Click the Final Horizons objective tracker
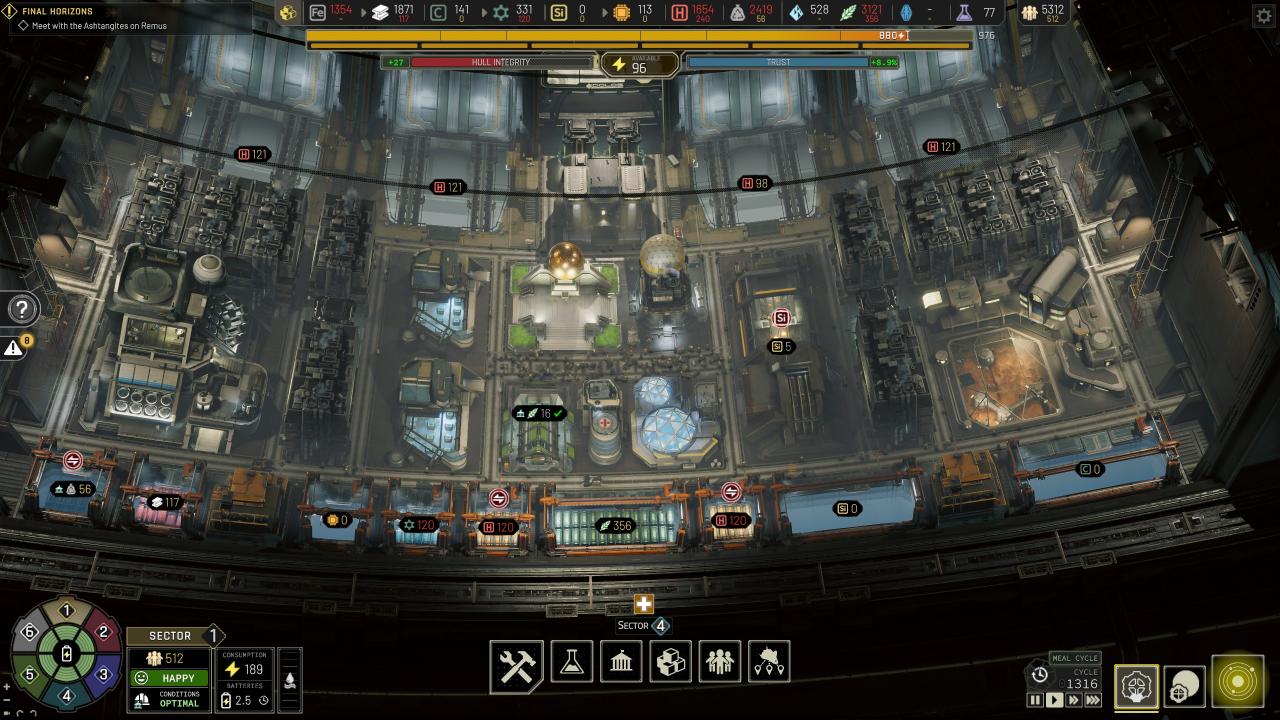Image resolution: width=1280 pixels, height=720 pixels. [58, 11]
